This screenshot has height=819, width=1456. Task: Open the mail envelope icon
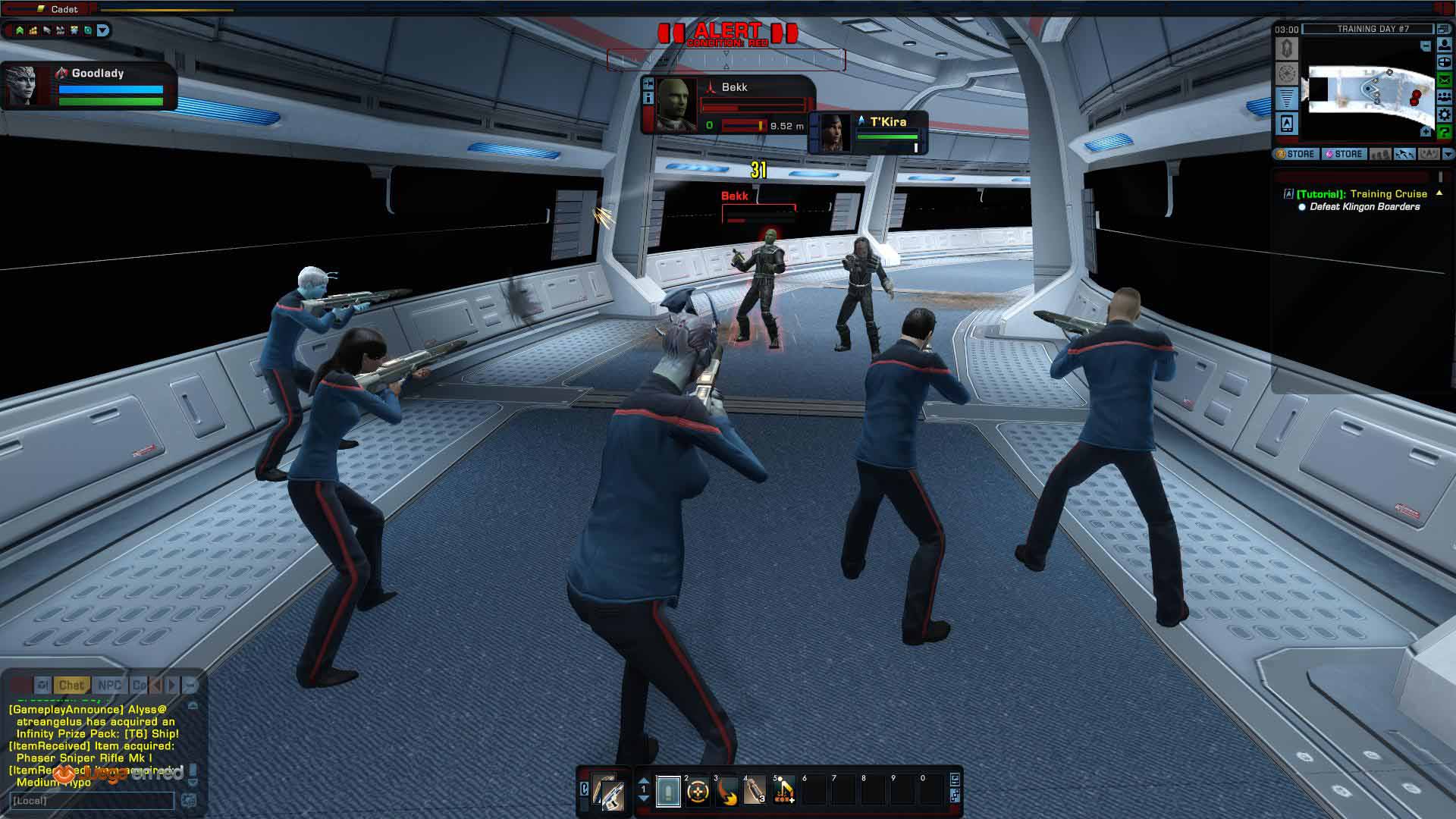click(x=1444, y=80)
